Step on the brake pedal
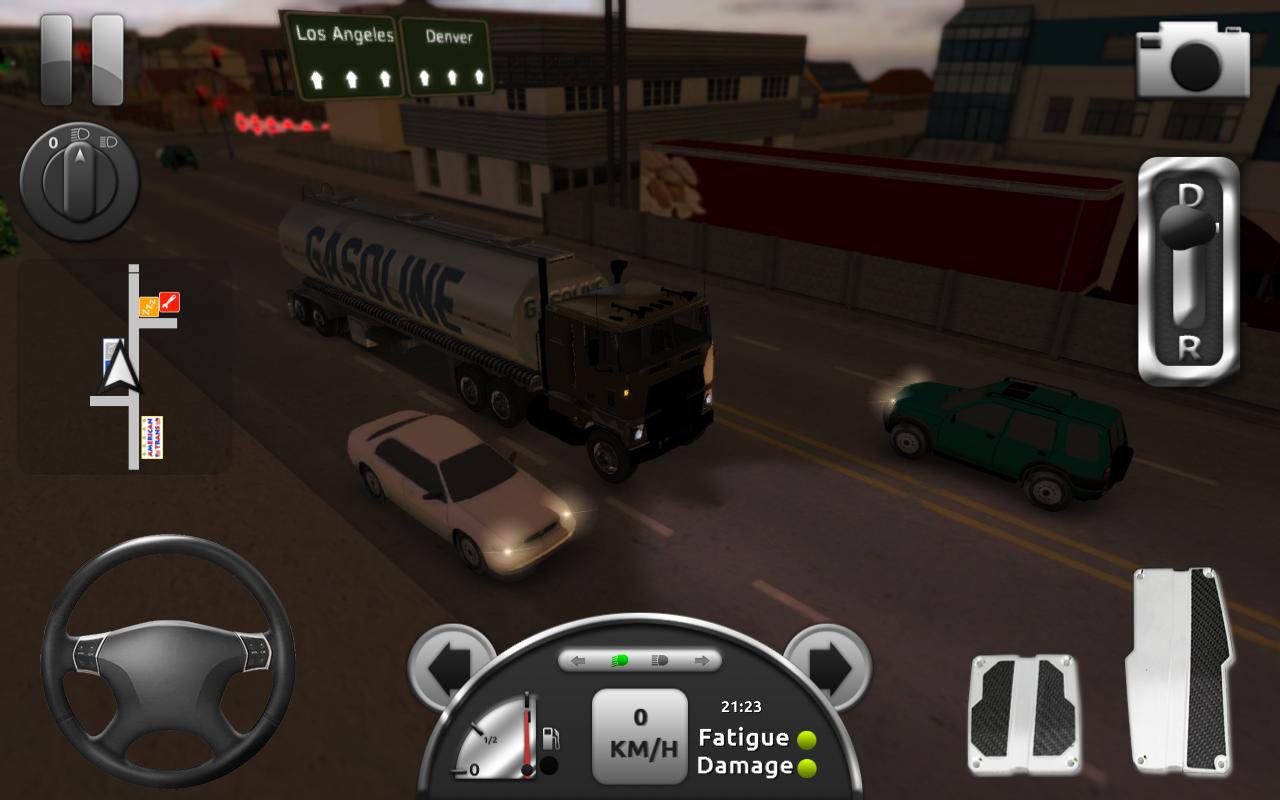This screenshot has height=800, width=1280. click(x=1023, y=714)
